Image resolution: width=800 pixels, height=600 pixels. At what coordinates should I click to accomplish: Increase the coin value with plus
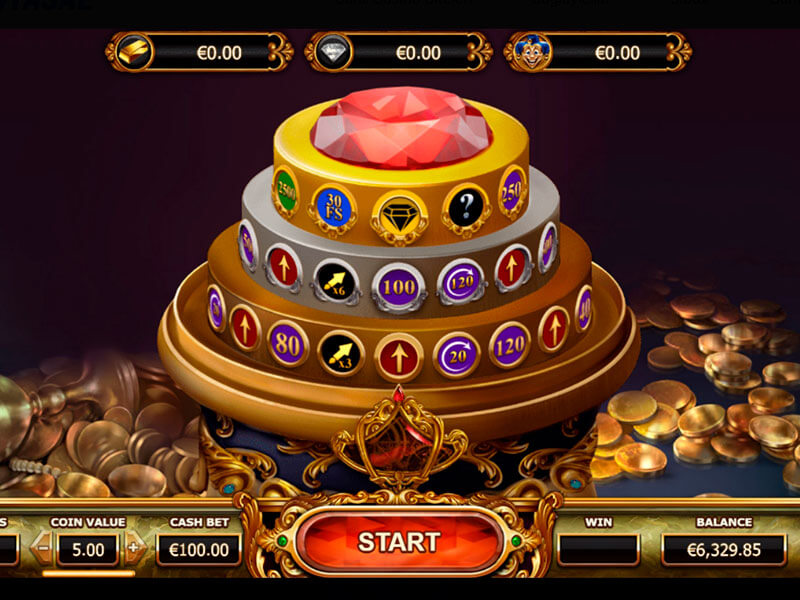[x=135, y=548]
